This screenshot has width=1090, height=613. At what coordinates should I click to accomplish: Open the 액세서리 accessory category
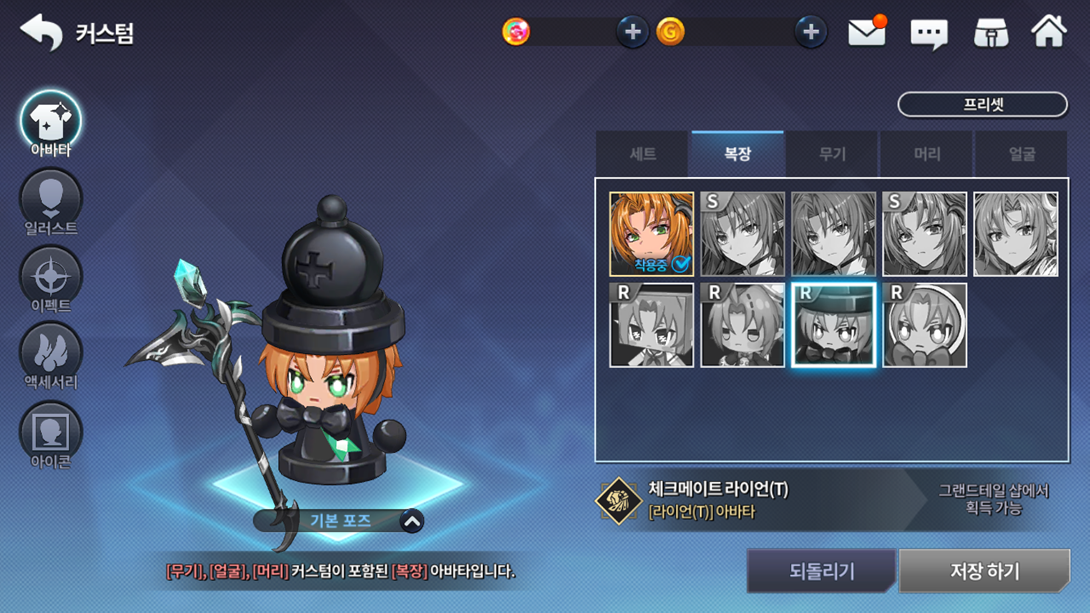(51, 357)
